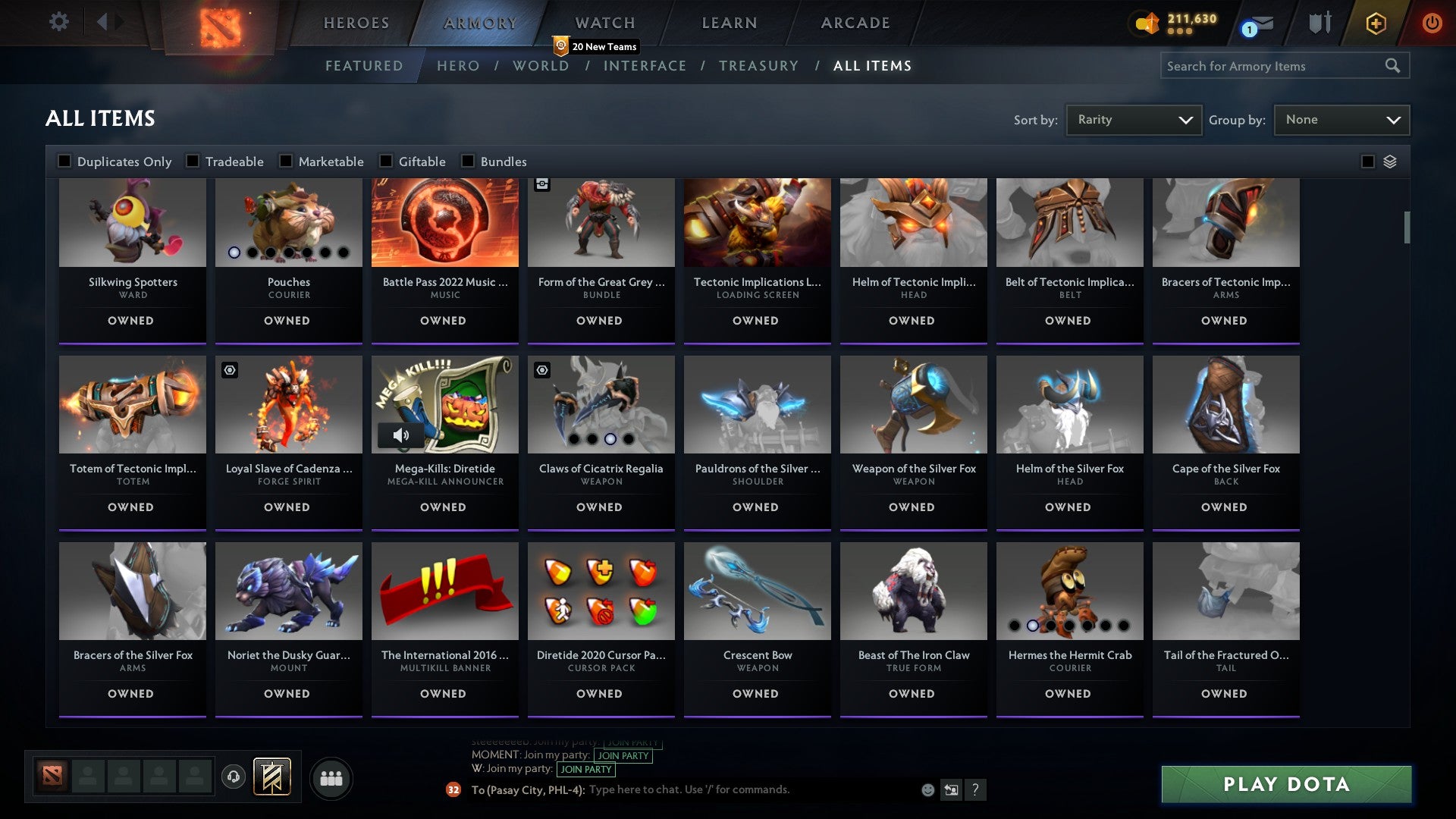The image size is (1456, 819).
Task: Open the Group by dropdown
Action: coord(1341,119)
